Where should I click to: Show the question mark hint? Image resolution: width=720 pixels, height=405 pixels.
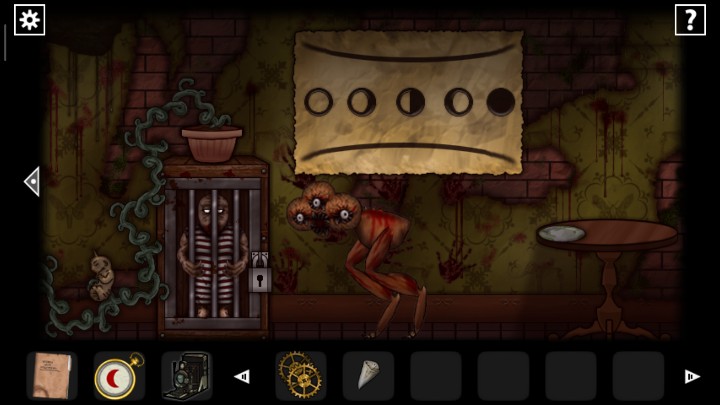pos(690,19)
